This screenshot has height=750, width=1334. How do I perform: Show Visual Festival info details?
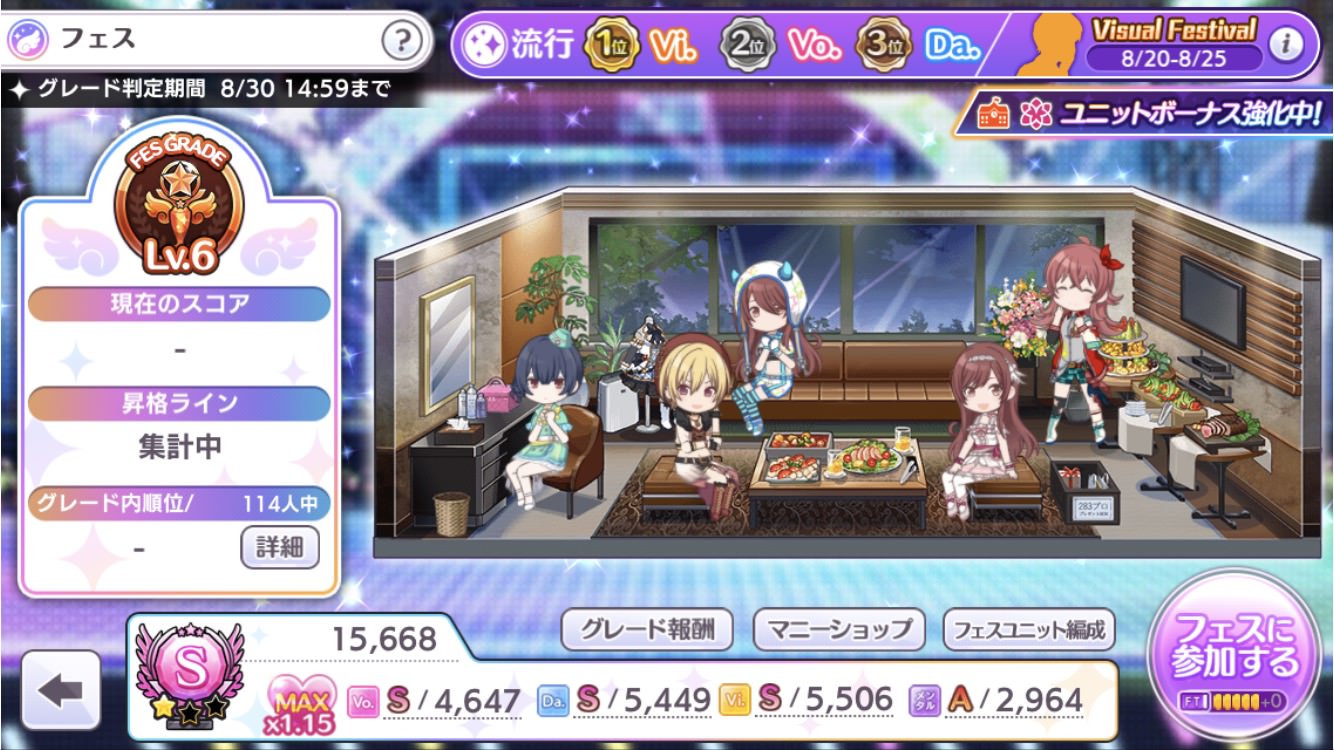tap(1286, 43)
